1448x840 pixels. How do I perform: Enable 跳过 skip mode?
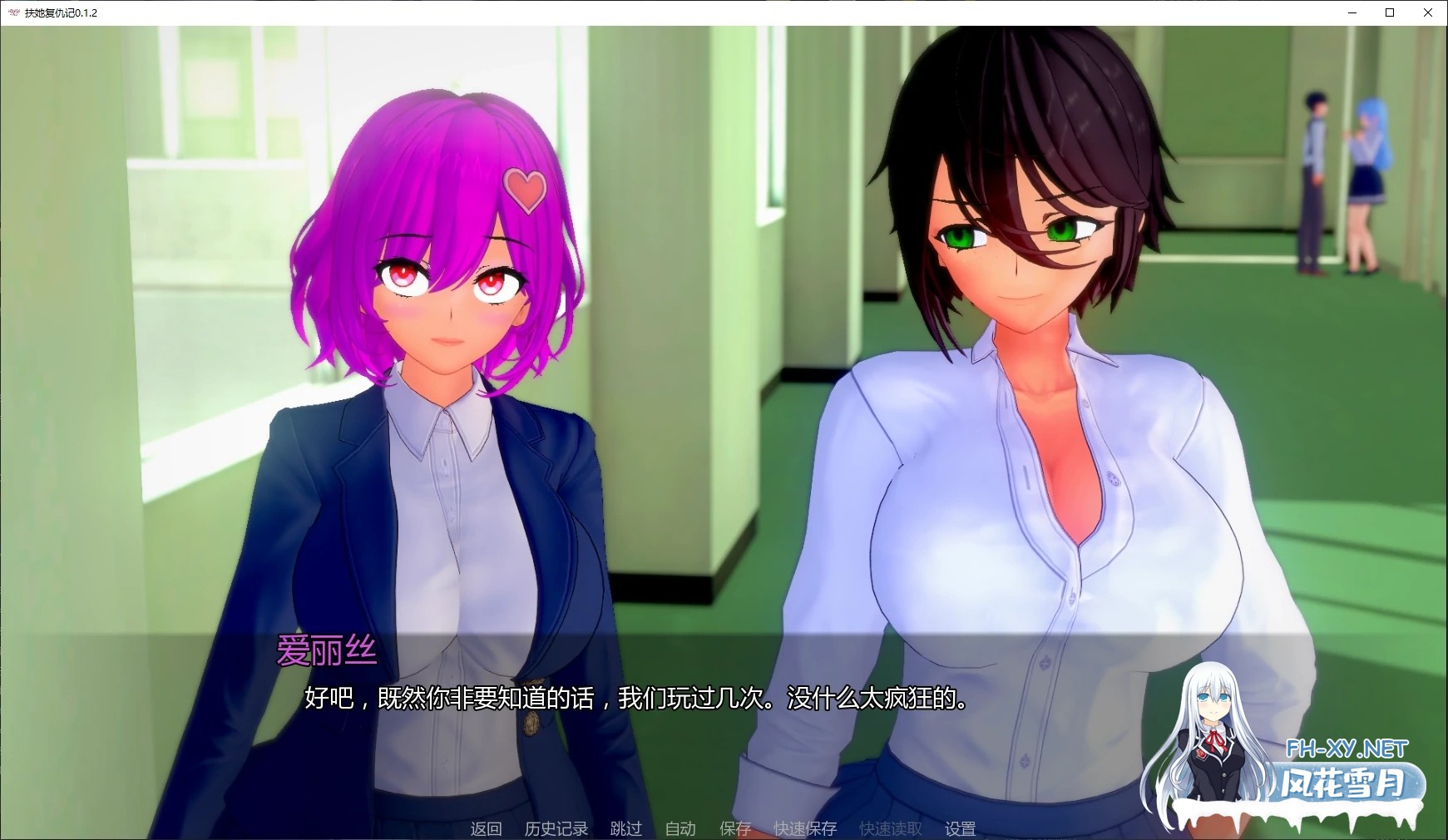(625, 828)
